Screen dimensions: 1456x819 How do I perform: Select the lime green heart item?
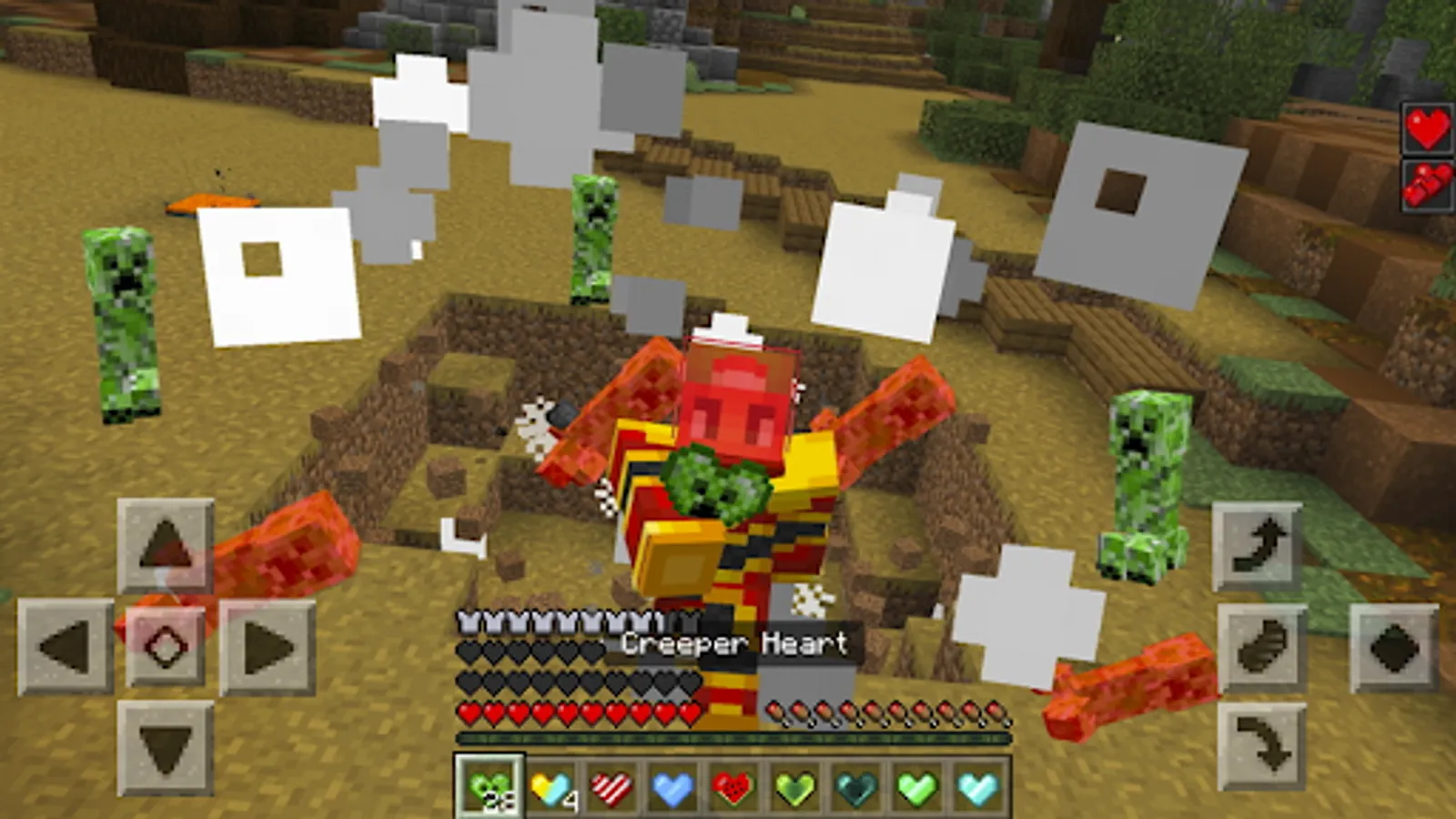pyautogui.click(x=913, y=787)
